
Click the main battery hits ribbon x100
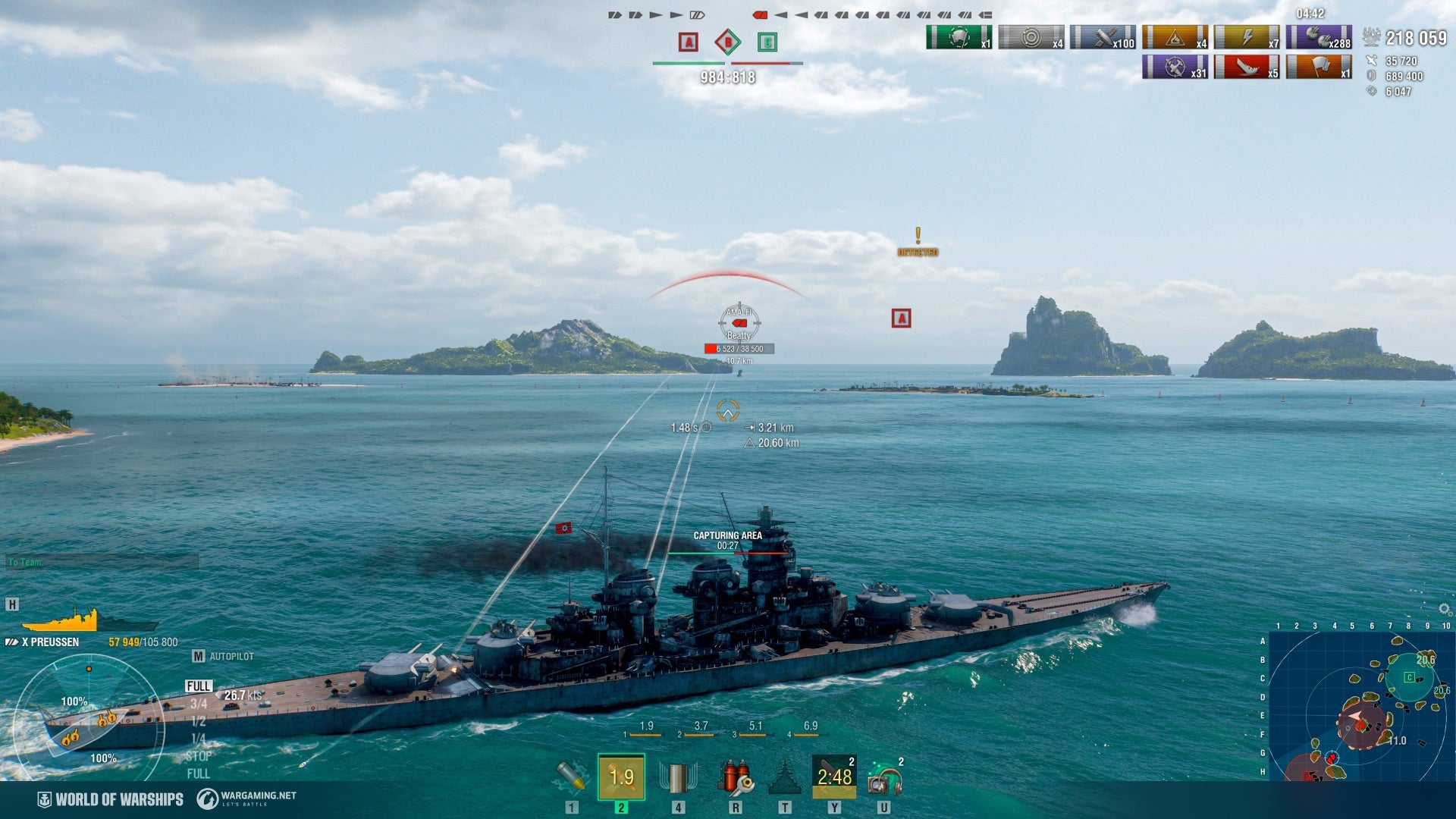tap(1103, 37)
